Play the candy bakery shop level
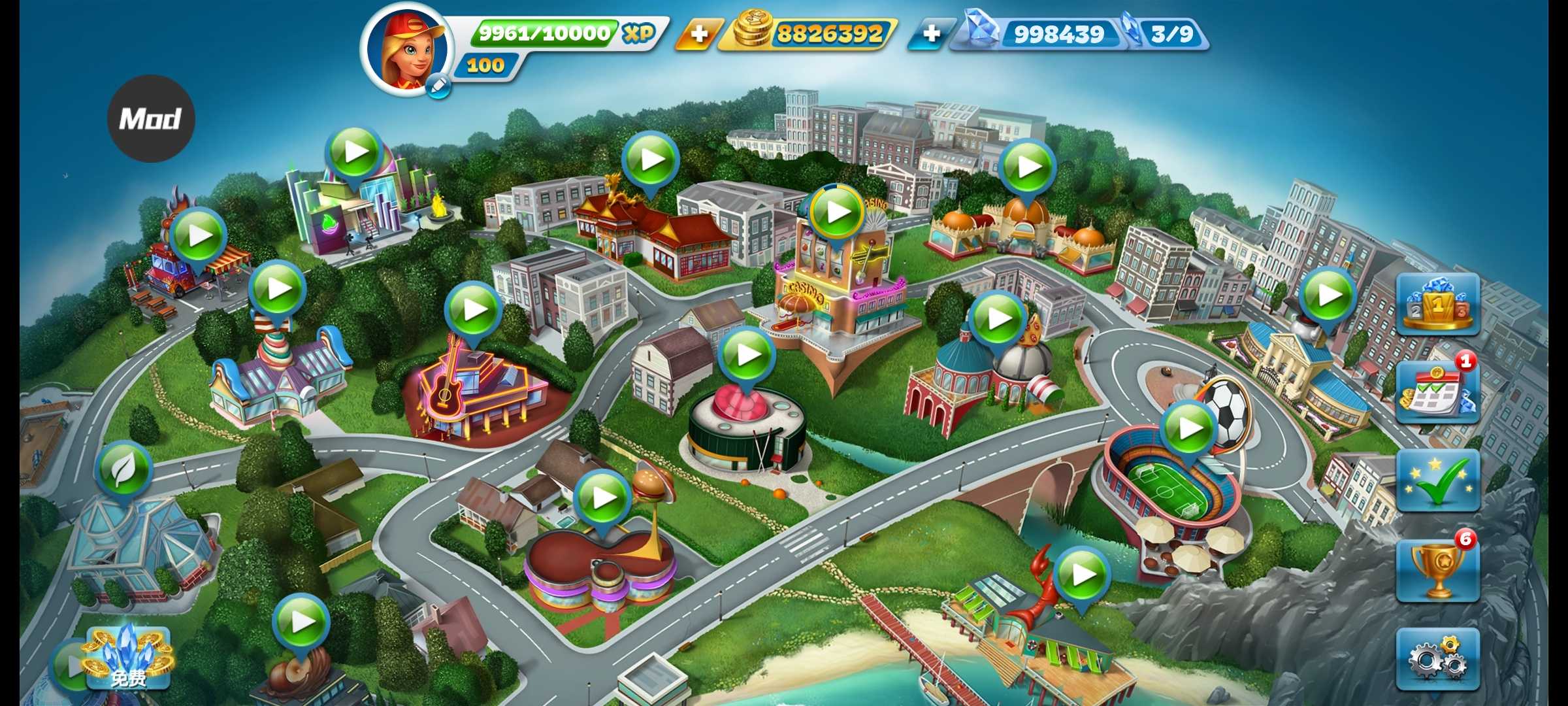 [278, 288]
